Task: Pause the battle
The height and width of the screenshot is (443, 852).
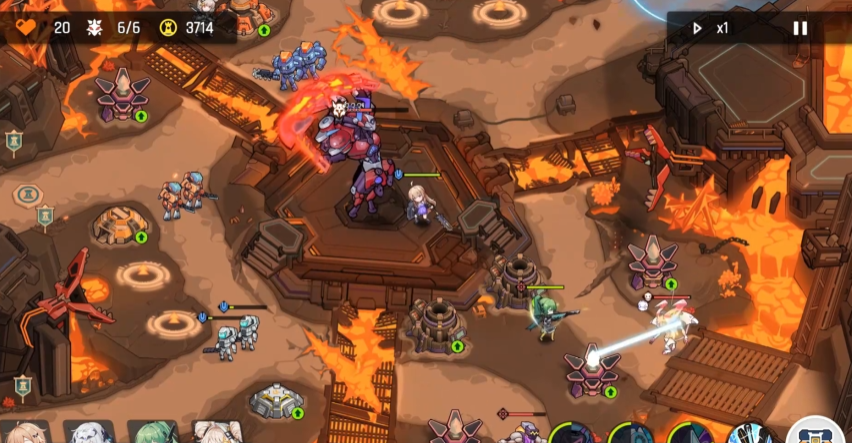Action: pos(800,28)
